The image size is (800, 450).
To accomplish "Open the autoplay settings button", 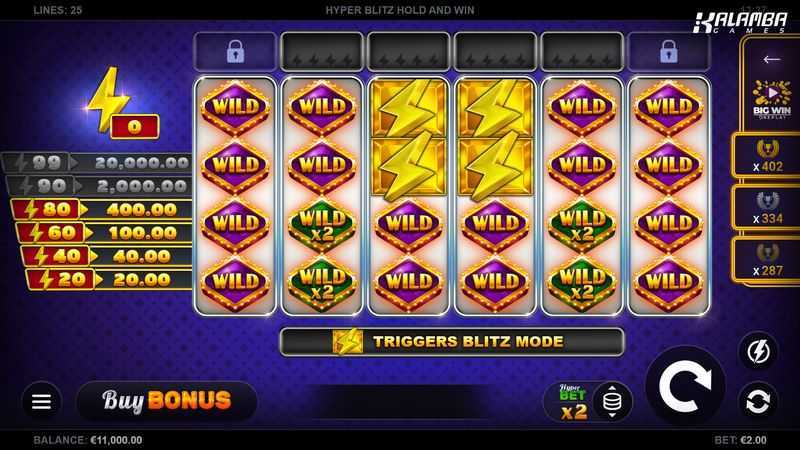I will click(x=757, y=401).
